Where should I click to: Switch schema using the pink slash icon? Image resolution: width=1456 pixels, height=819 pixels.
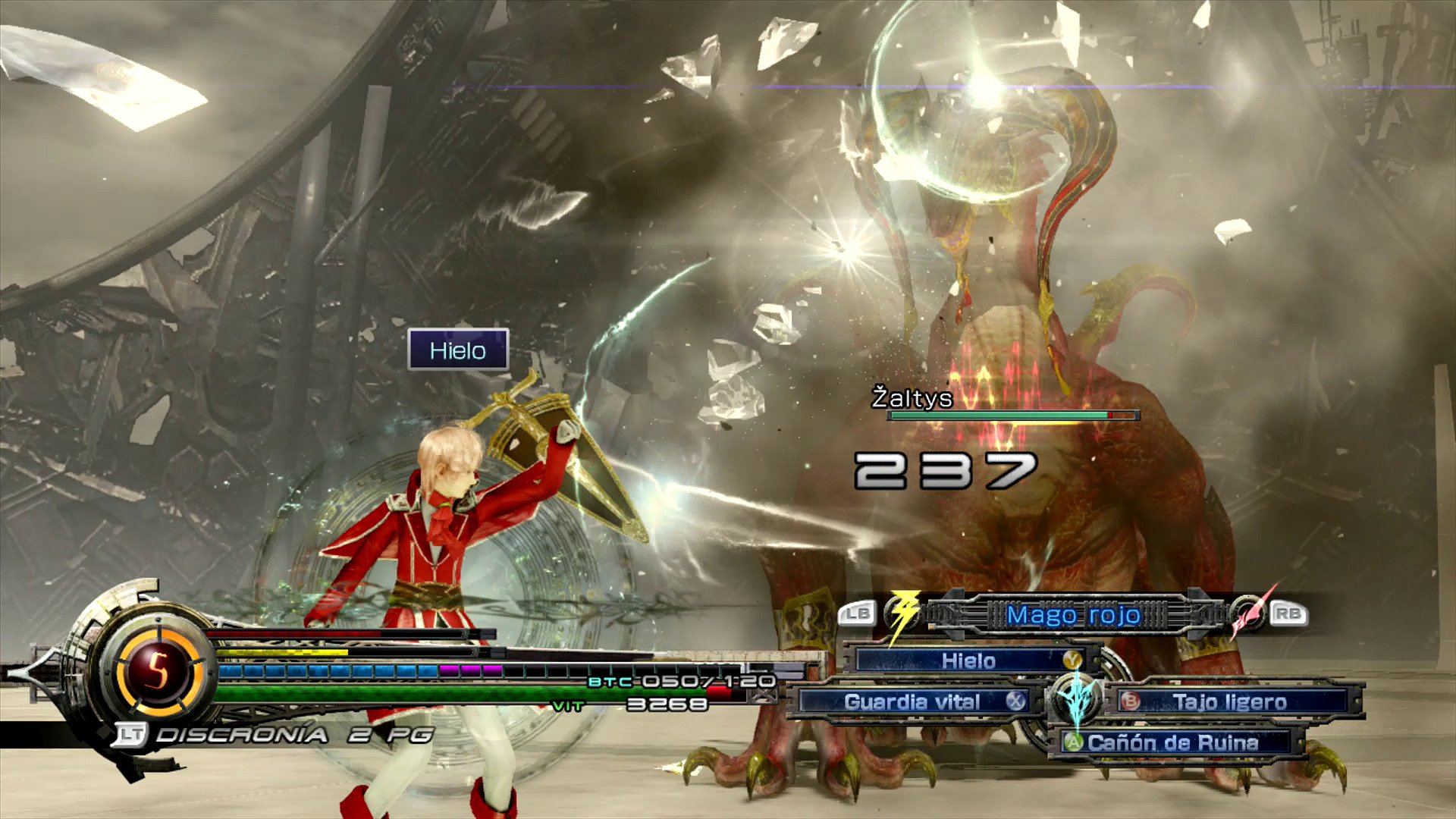(1247, 613)
